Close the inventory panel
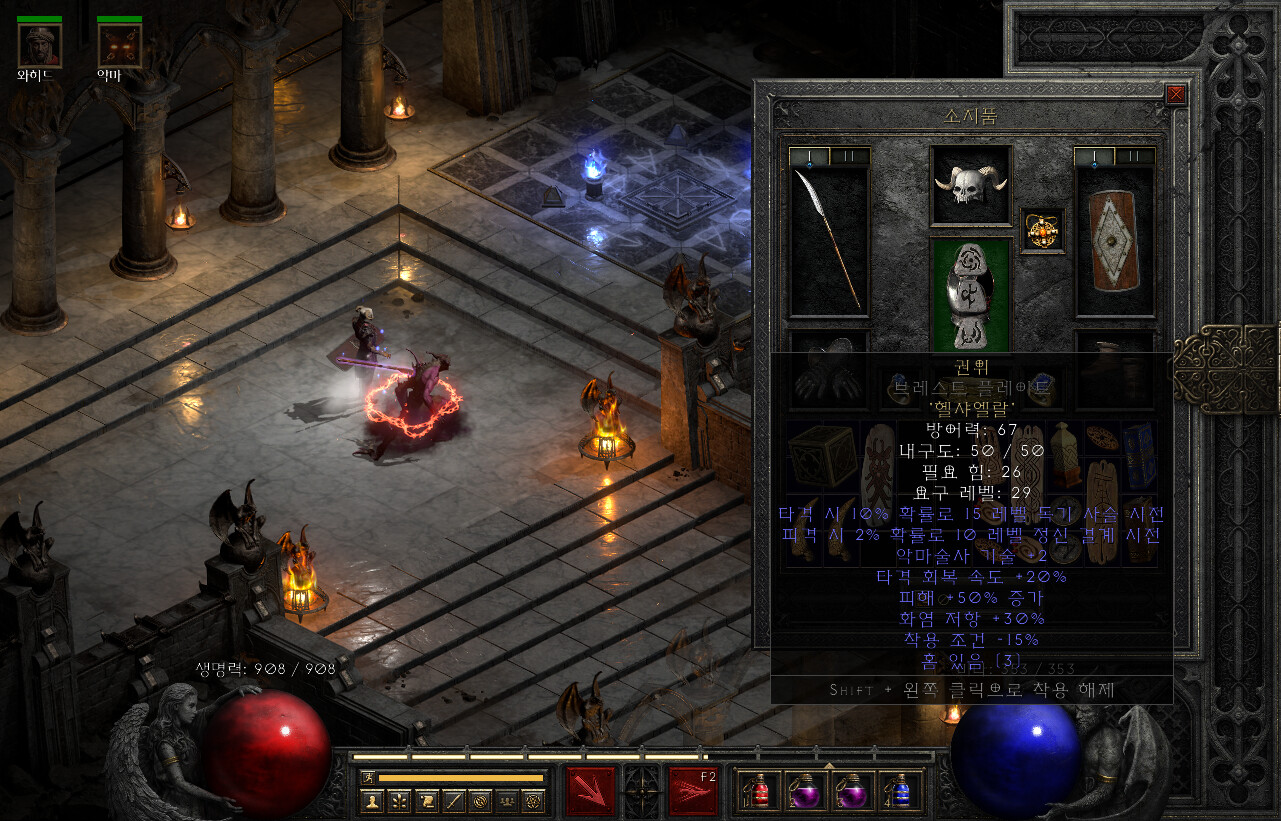Screen dimensions: 1281x821 tap(1176, 94)
